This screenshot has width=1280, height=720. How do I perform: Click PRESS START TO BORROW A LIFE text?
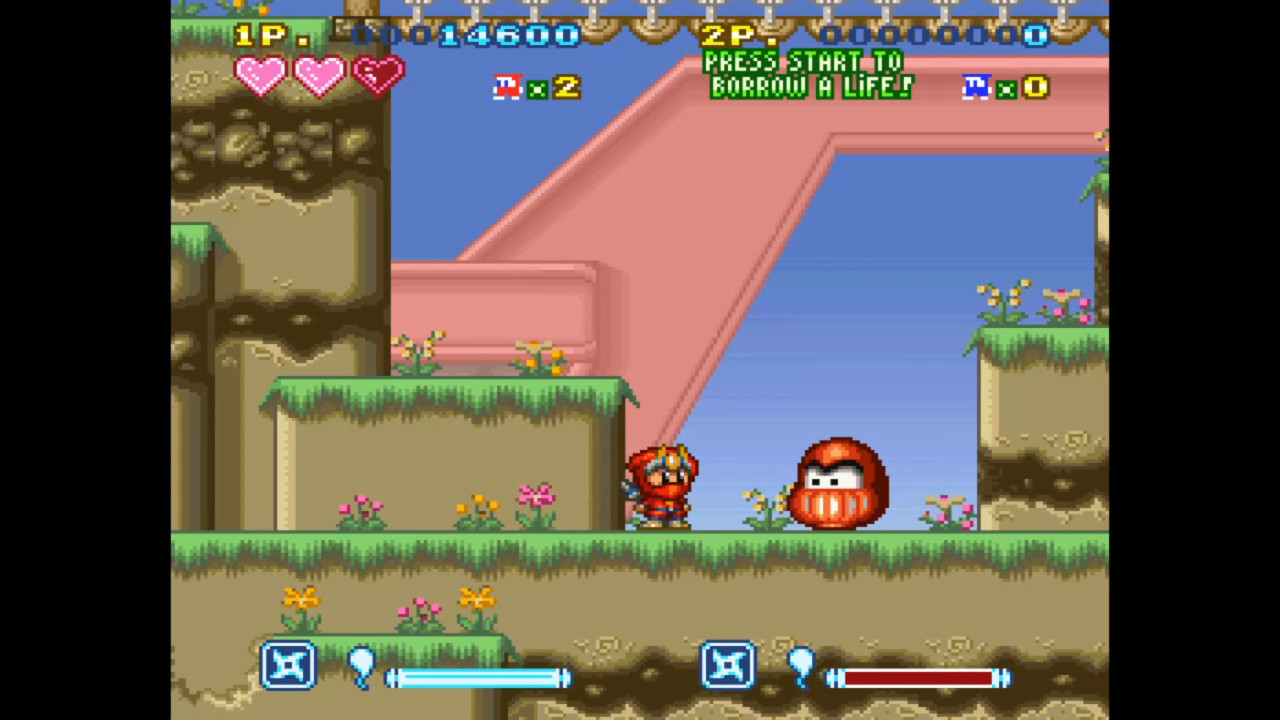pyautogui.click(x=808, y=75)
